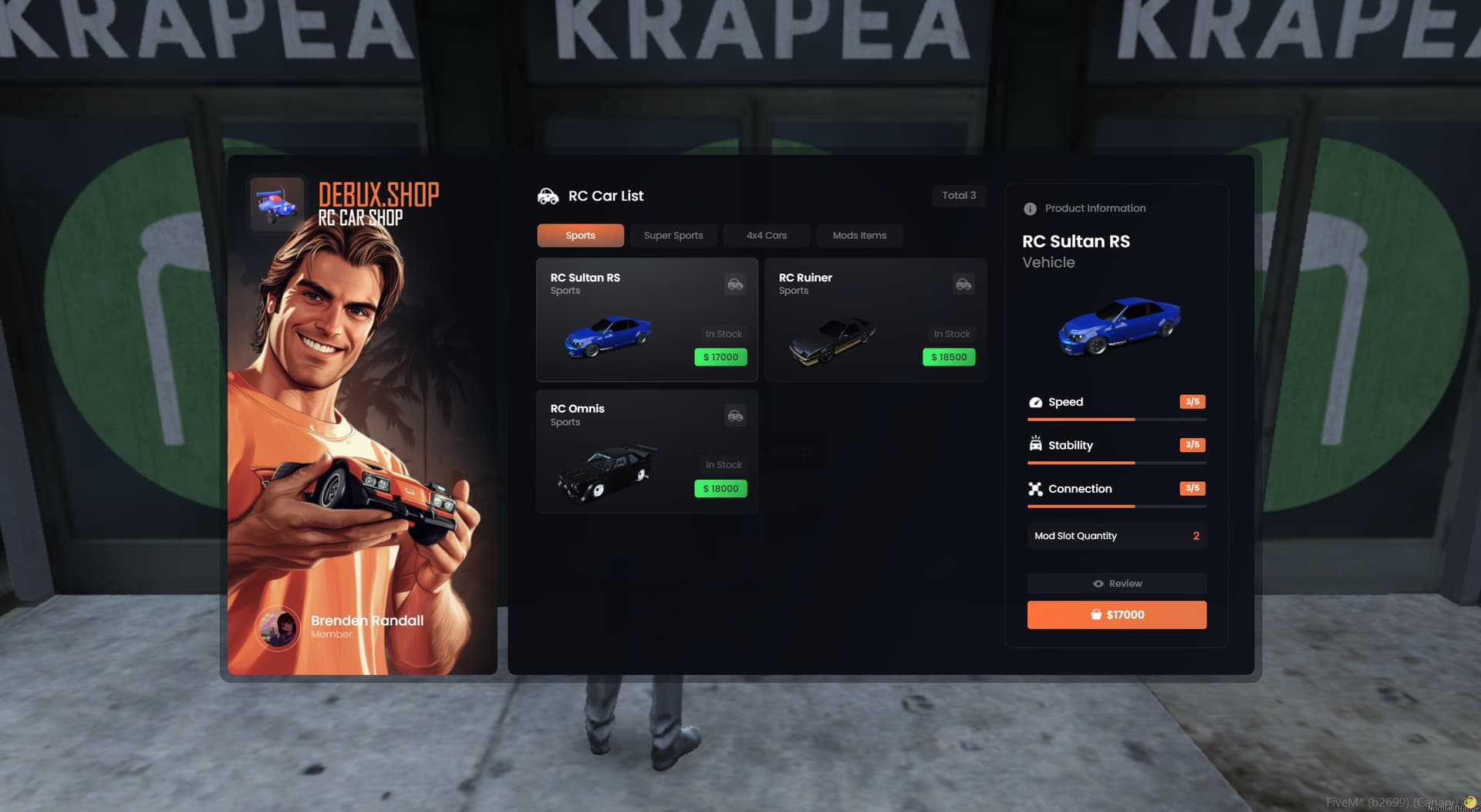Select the Mods Items tab
The width and height of the screenshot is (1481, 812).
[x=859, y=235]
